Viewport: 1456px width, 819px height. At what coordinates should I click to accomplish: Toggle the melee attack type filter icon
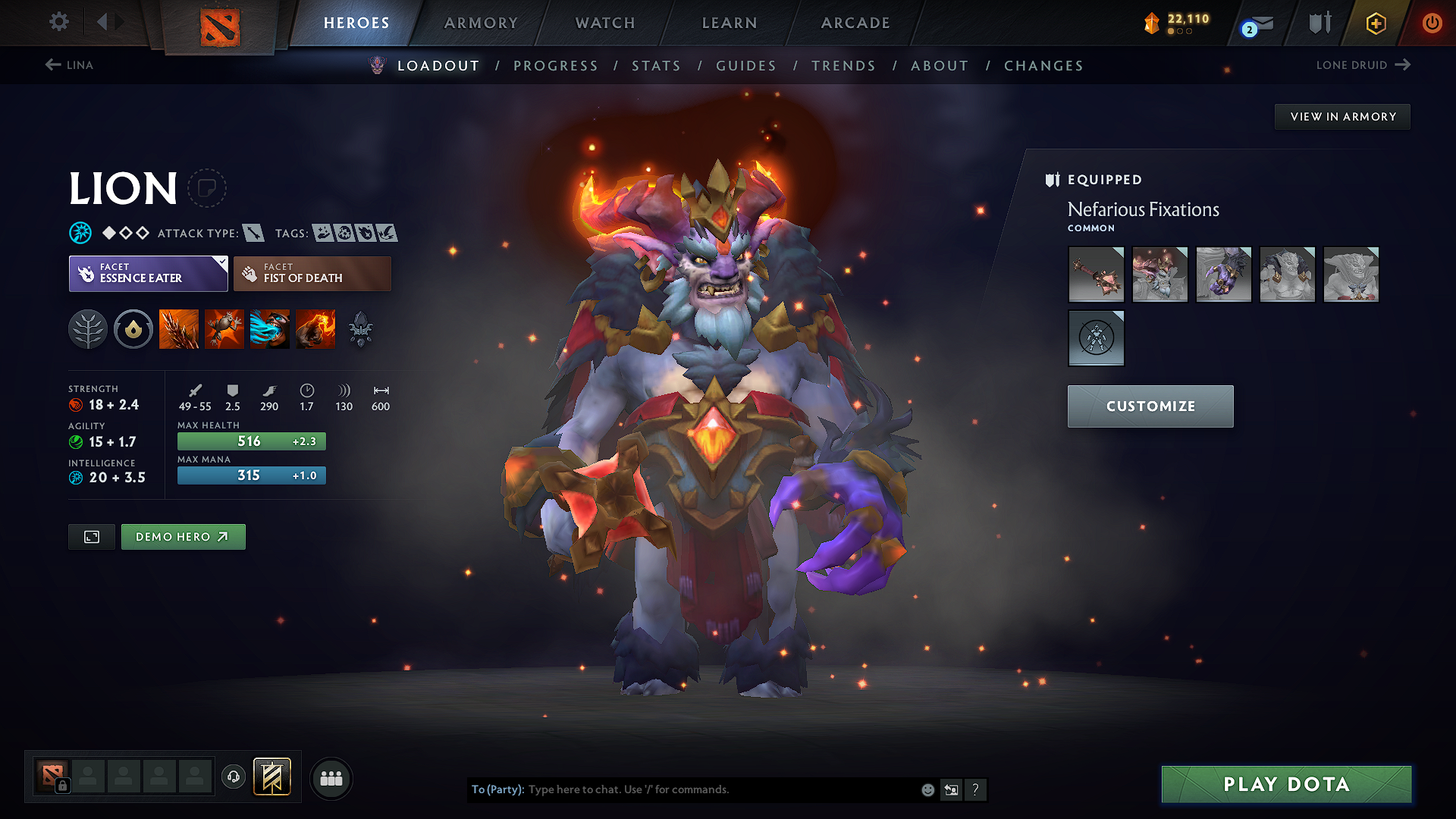tap(254, 233)
